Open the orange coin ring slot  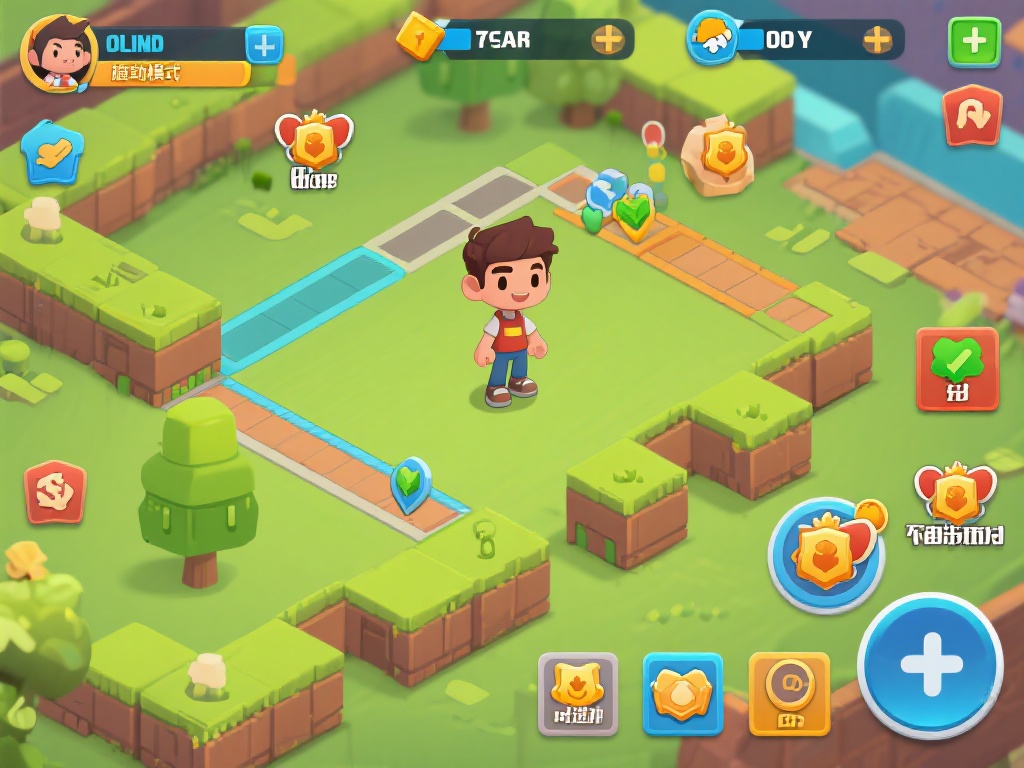click(x=789, y=693)
